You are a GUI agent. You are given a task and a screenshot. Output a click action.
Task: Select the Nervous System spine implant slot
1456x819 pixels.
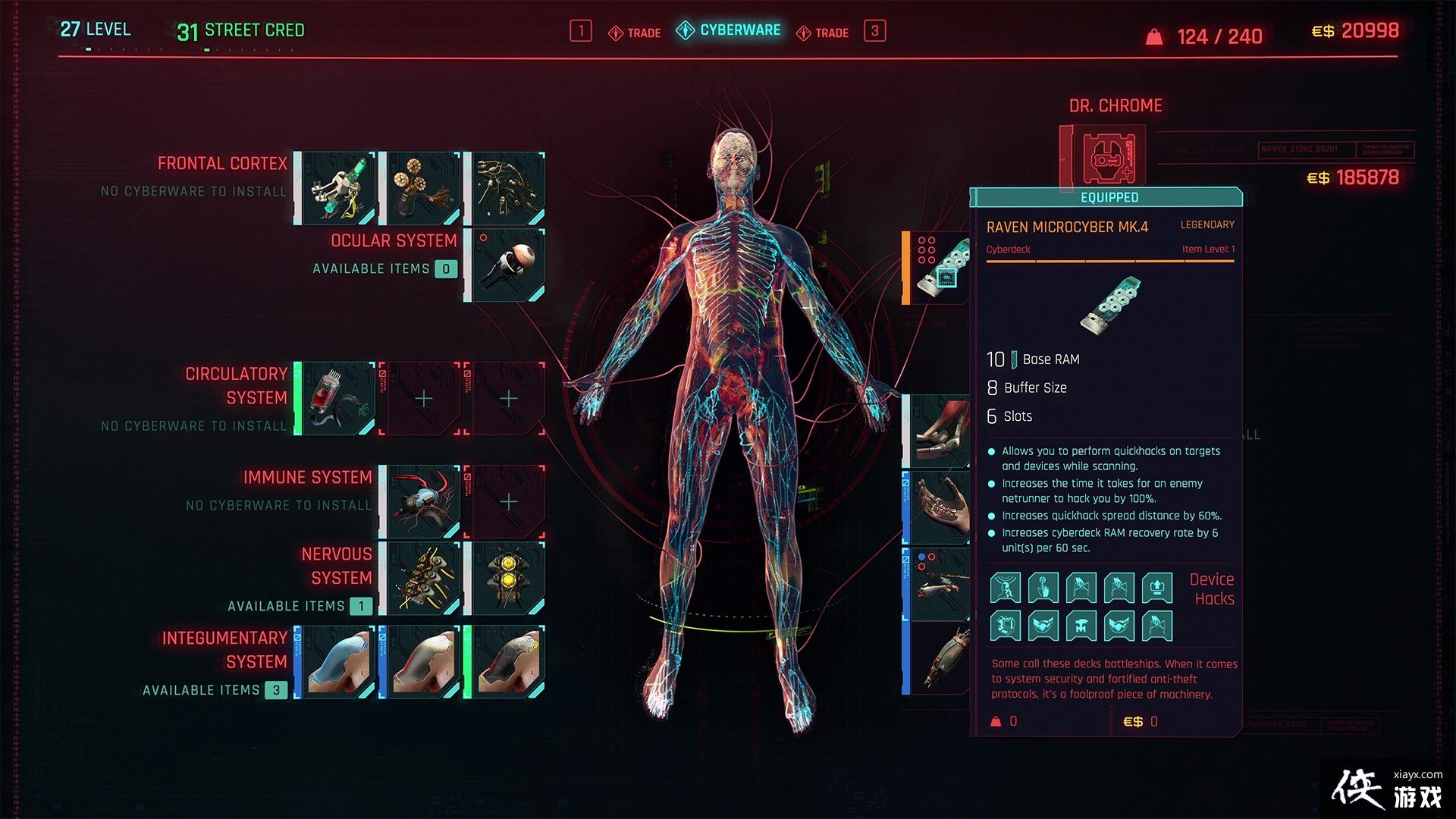click(423, 579)
